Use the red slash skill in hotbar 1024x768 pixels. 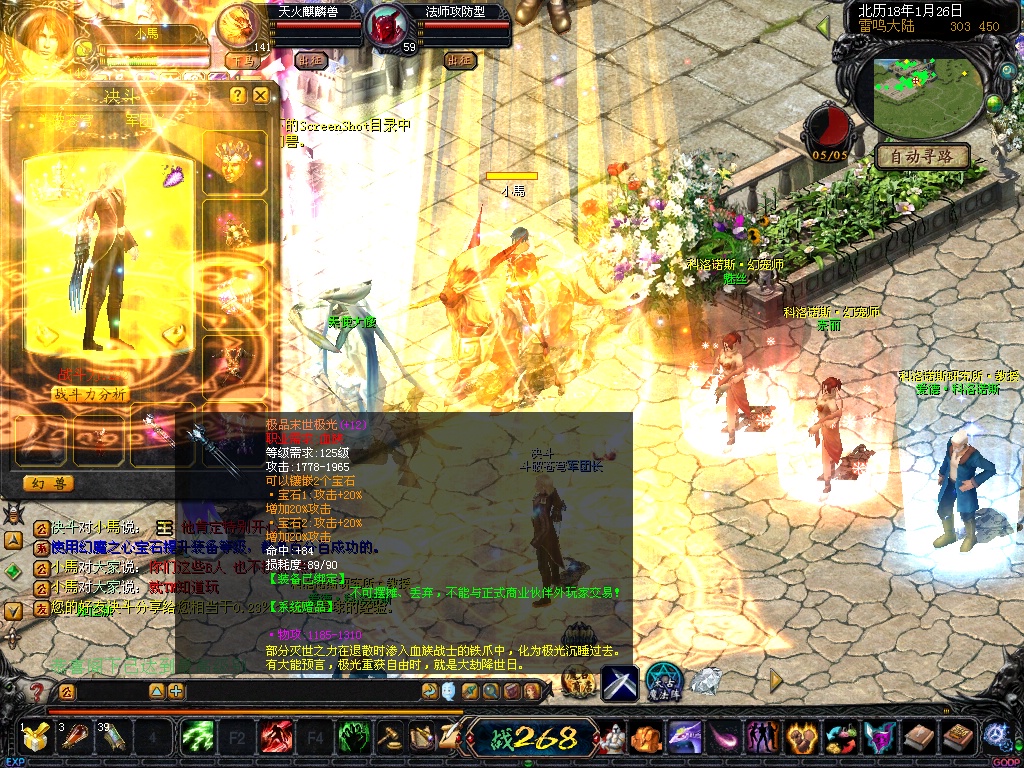pyautogui.click(x=276, y=738)
